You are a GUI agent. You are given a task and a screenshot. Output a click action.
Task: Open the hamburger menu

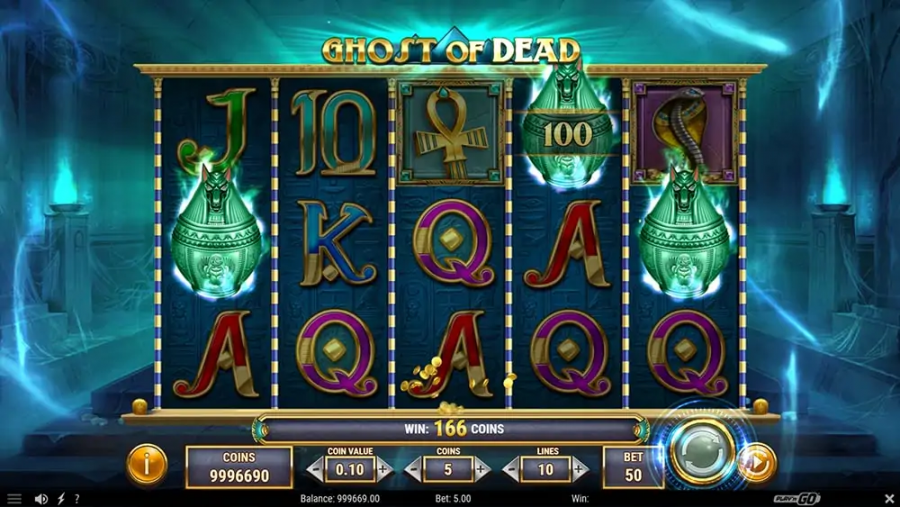click(14, 498)
